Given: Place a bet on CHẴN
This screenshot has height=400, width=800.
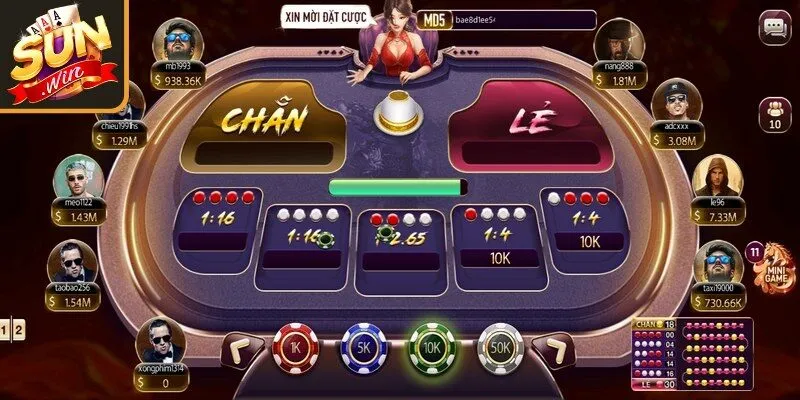Looking at the screenshot, I should pyautogui.click(x=264, y=125).
